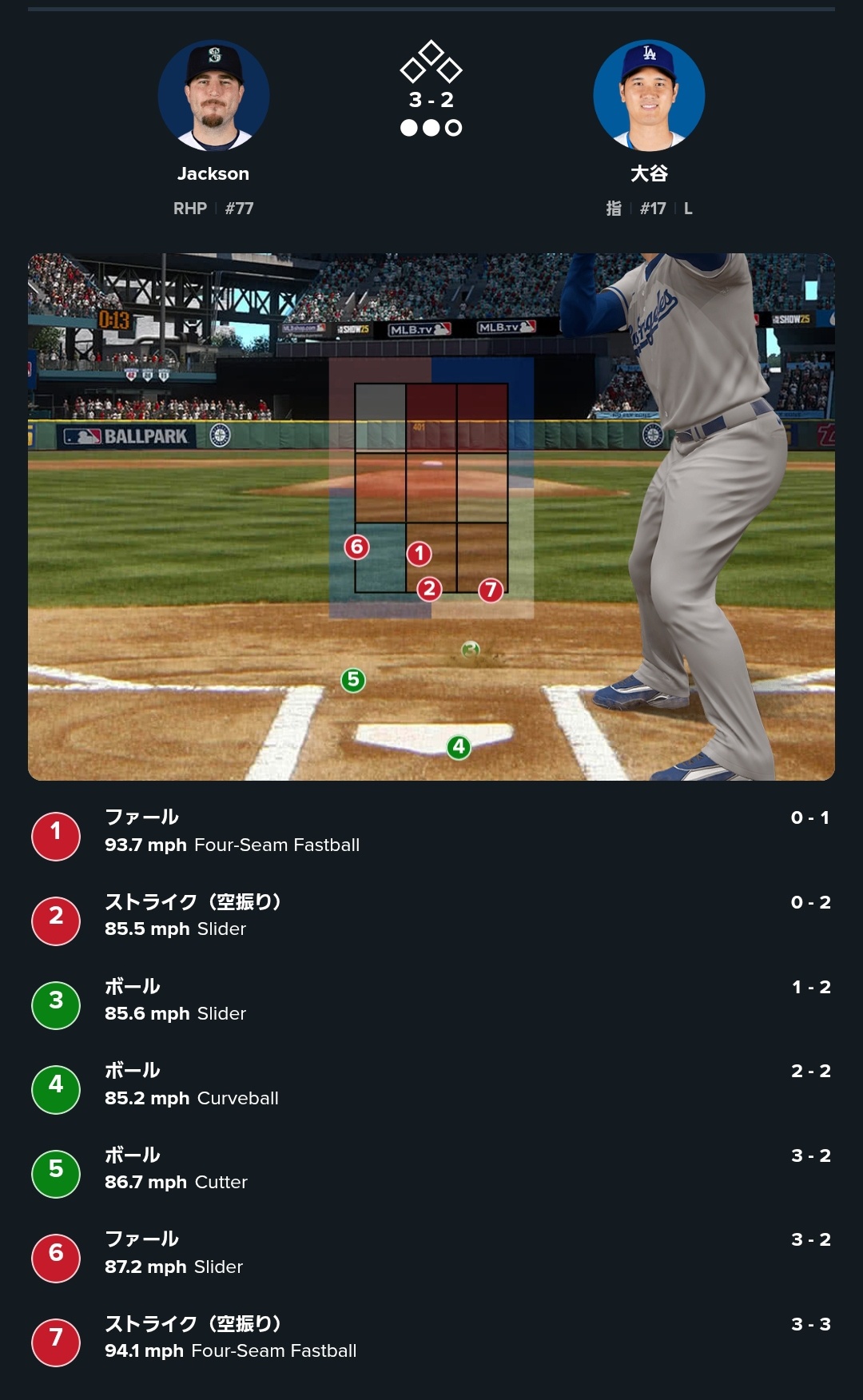Select pitch 7 marker in the strike zone

[x=491, y=591]
